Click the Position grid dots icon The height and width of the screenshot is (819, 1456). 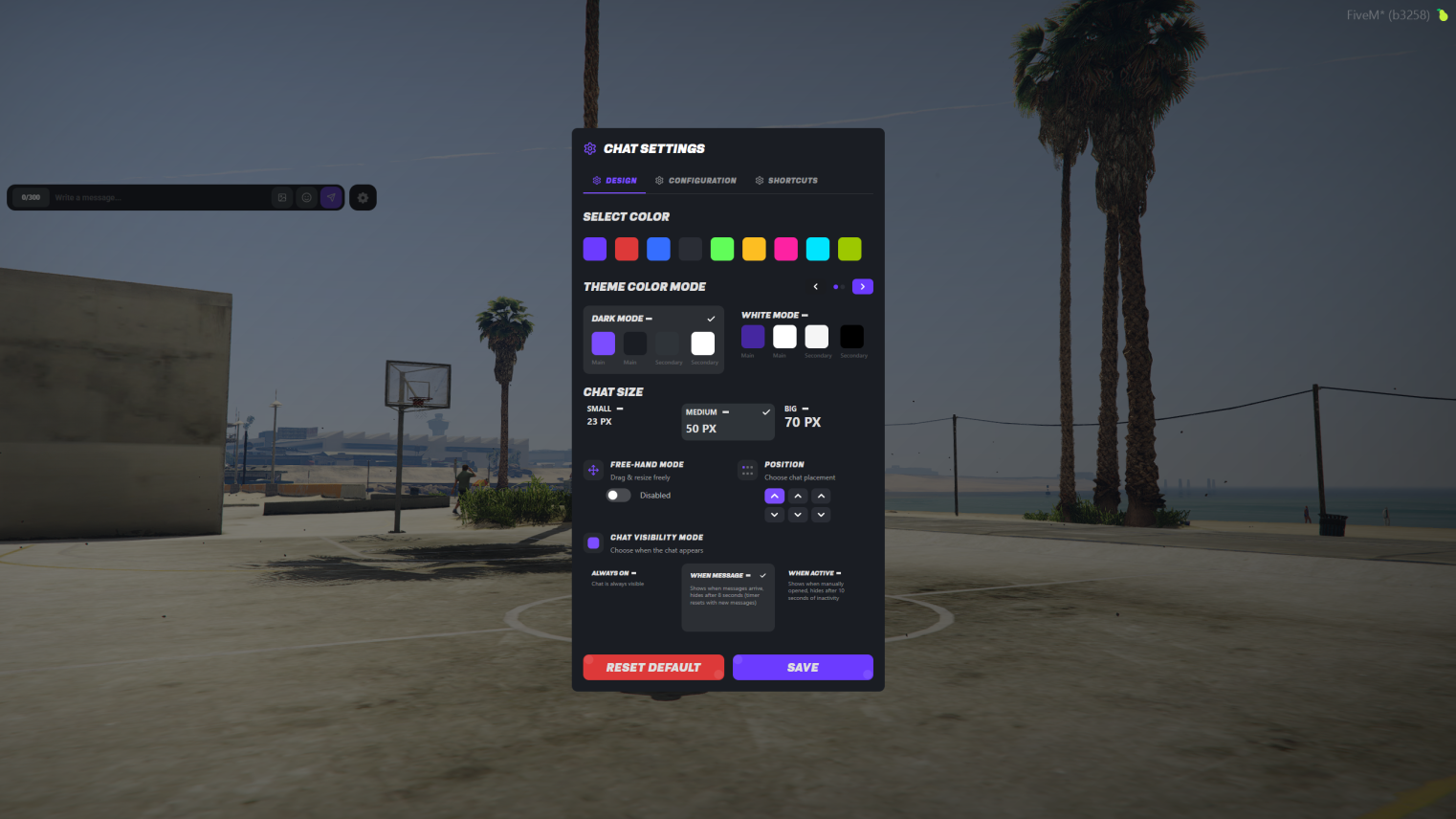pyautogui.click(x=747, y=470)
